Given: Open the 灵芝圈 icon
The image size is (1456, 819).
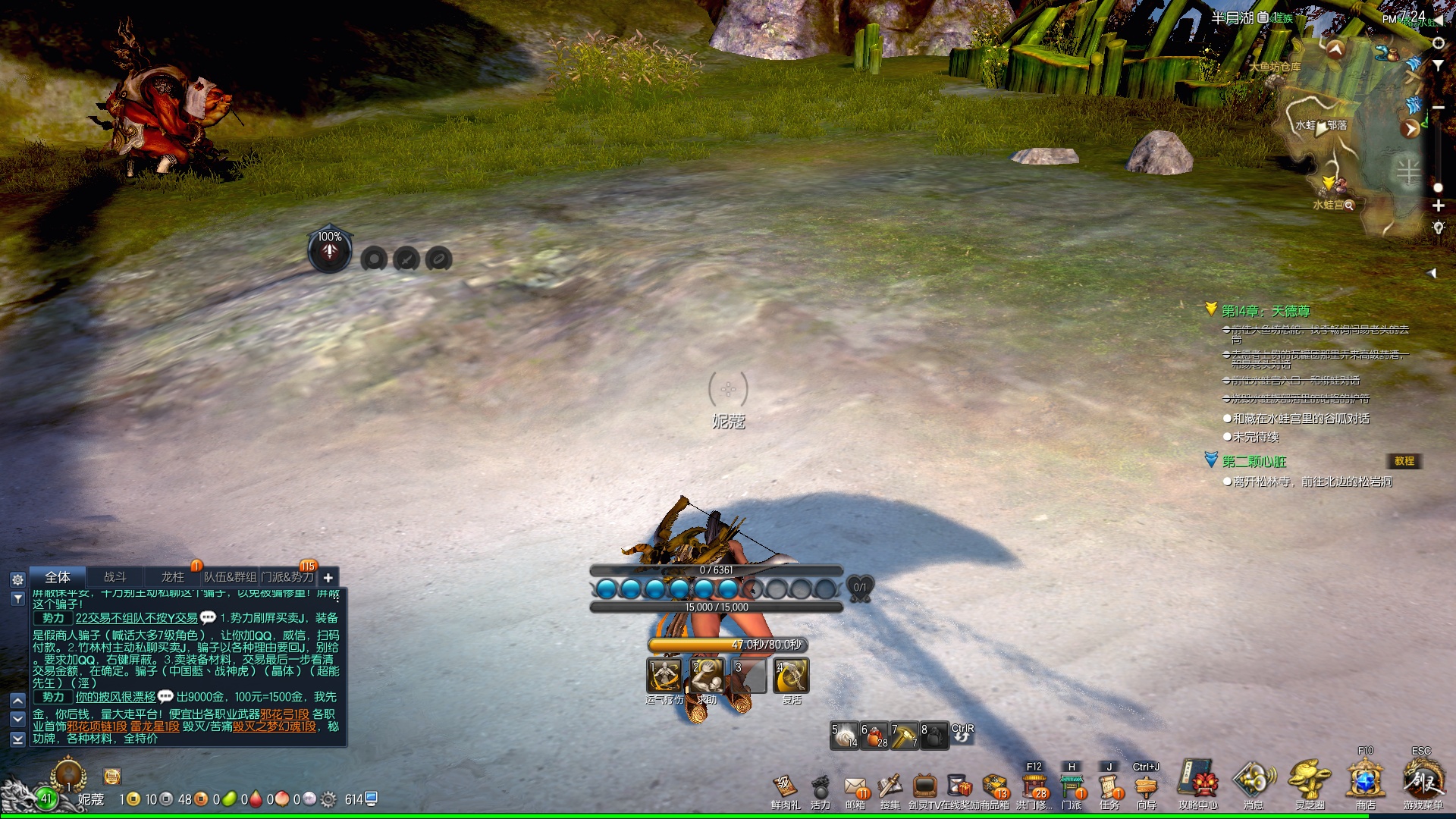Looking at the screenshot, I should point(1310,783).
